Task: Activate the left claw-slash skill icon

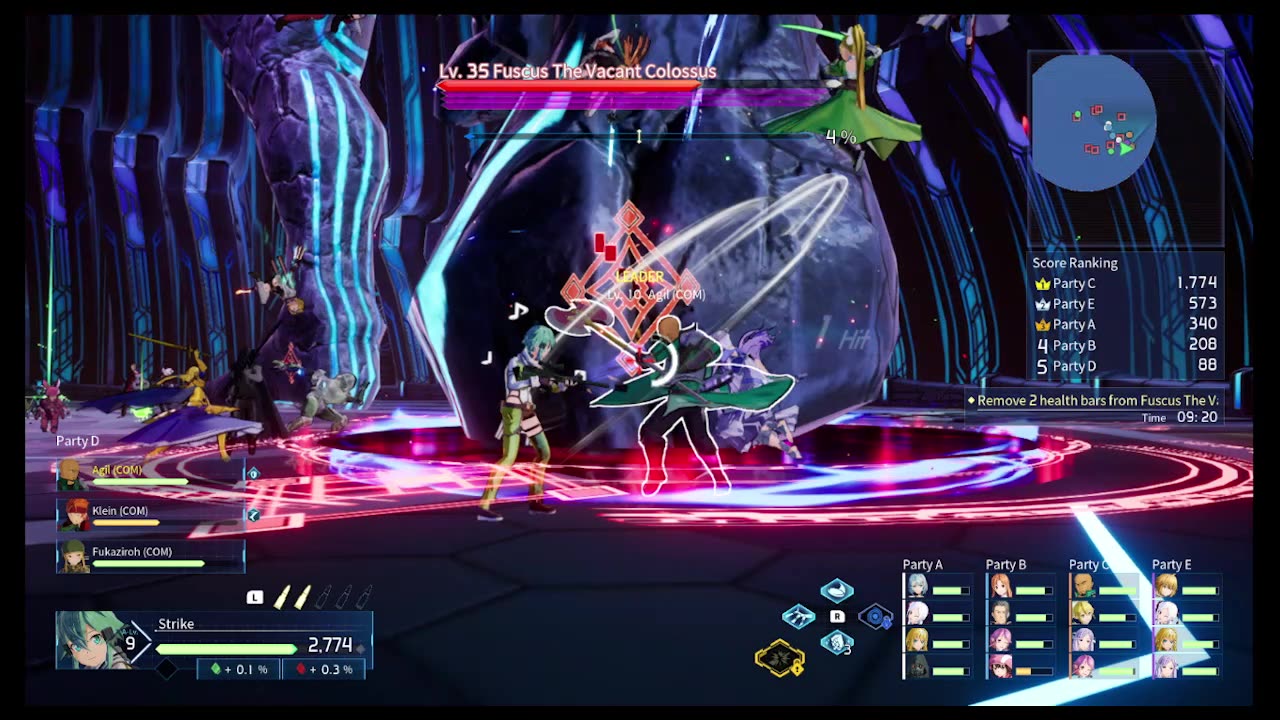Action: click(x=798, y=617)
